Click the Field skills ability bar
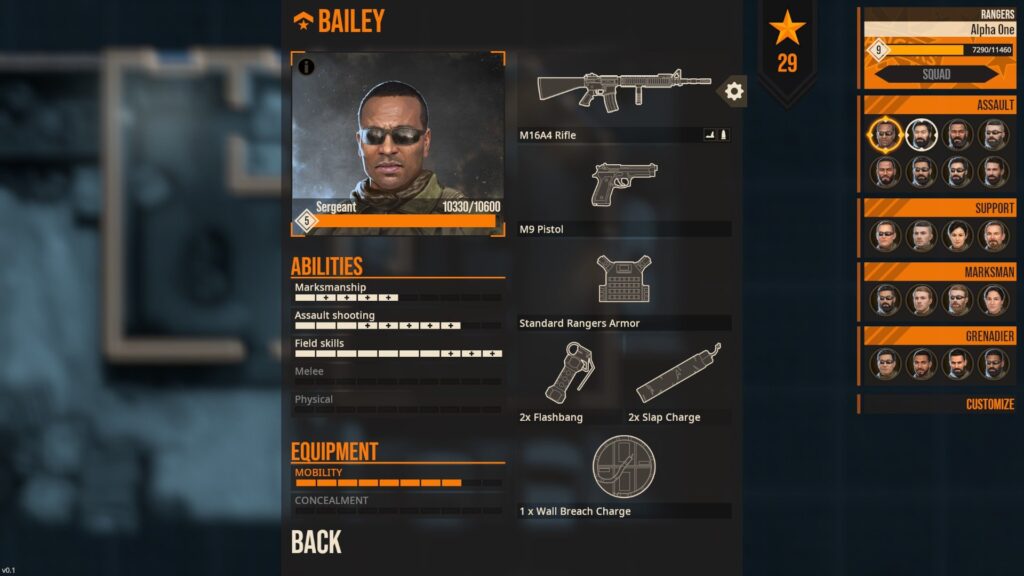 [x=398, y=353]
